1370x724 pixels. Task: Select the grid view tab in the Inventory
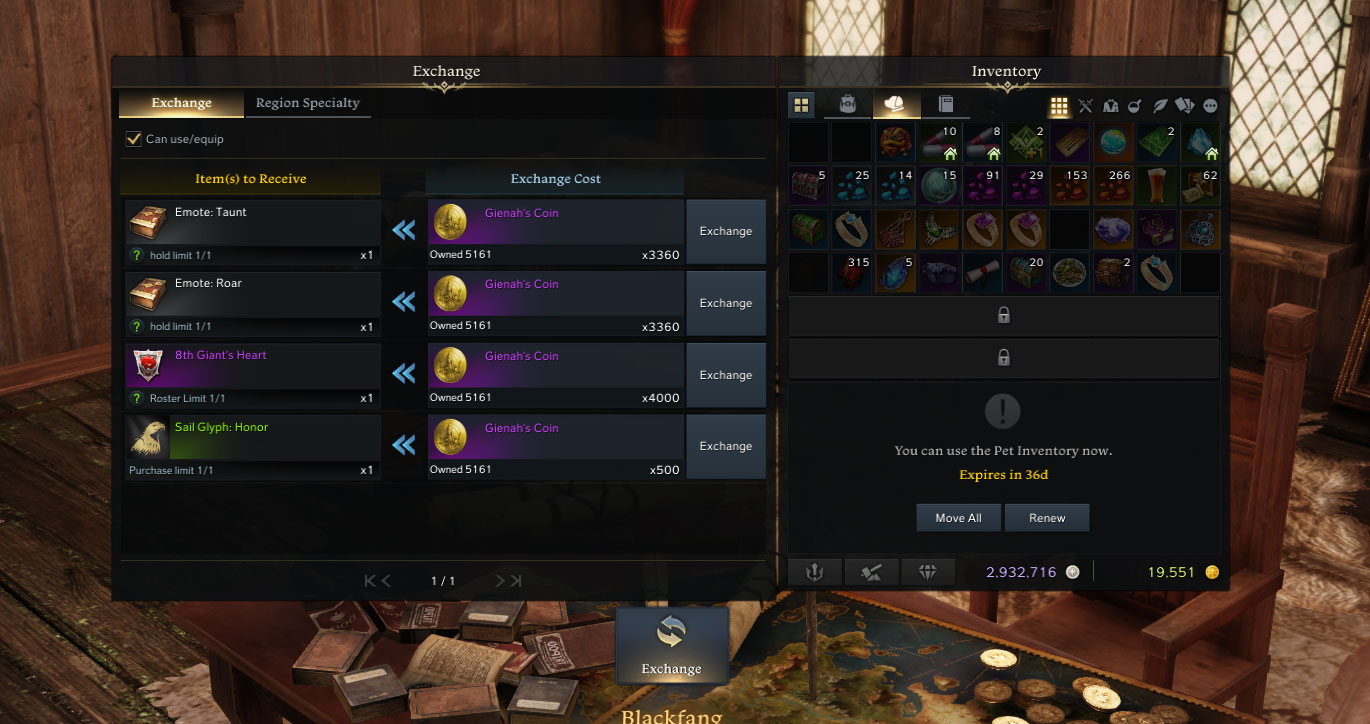tap(801, 104)
